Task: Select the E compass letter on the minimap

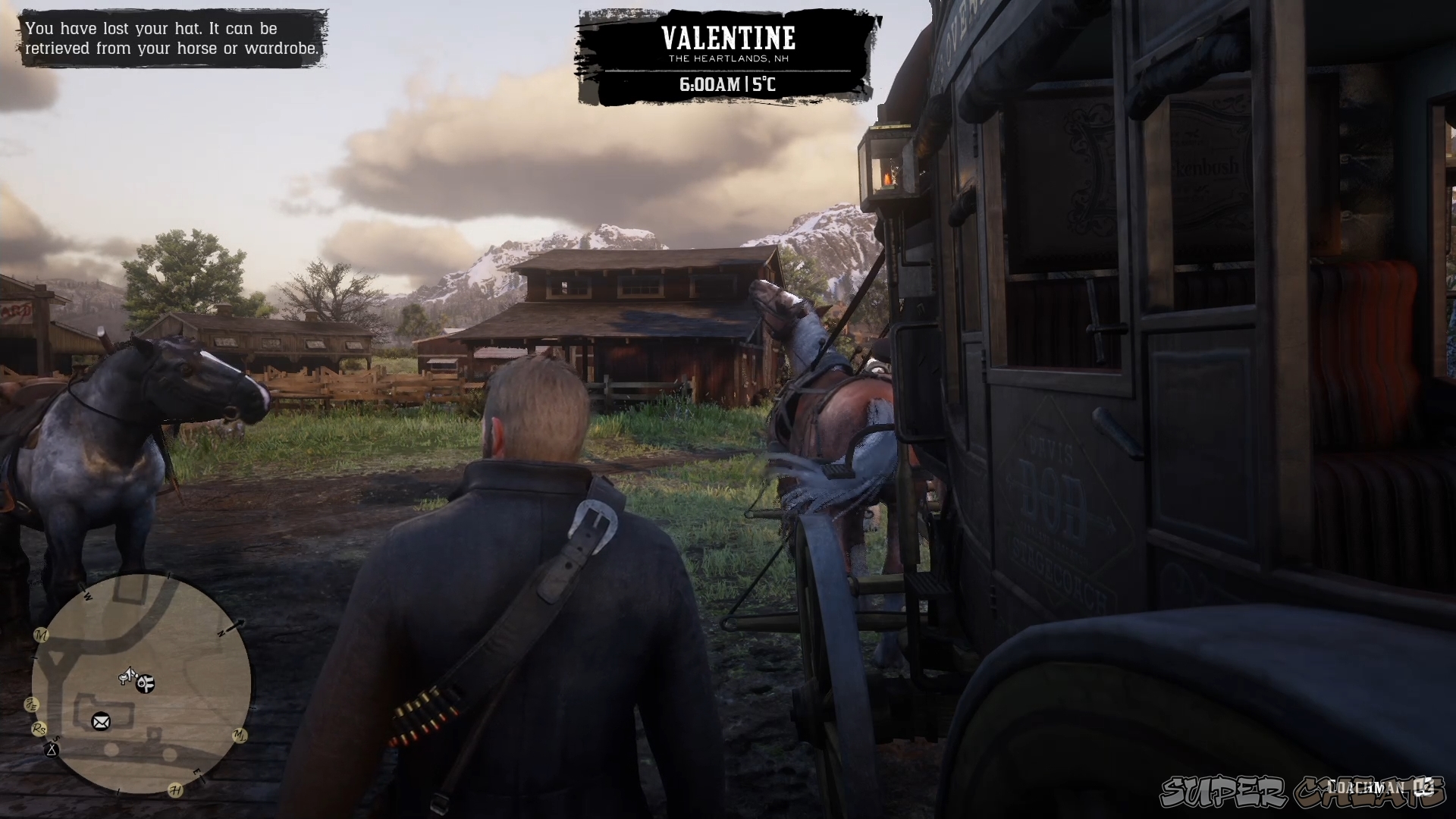Action: pos(197,772)
